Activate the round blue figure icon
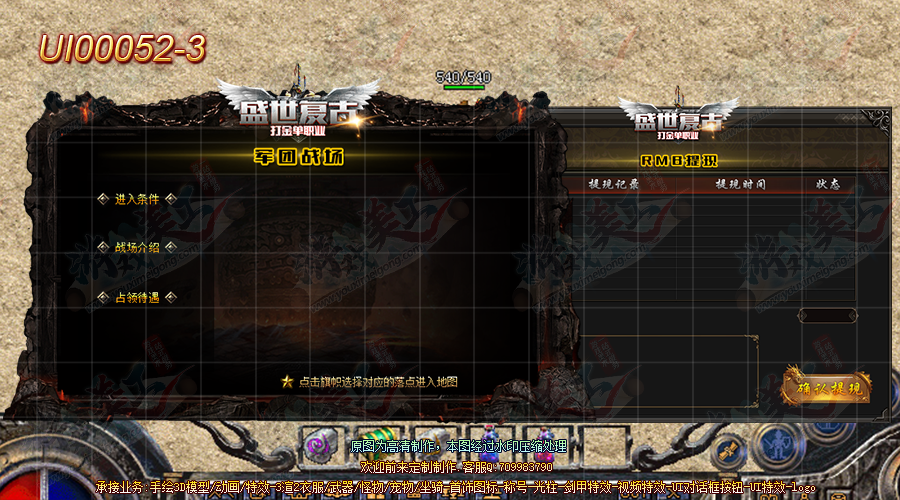This screenshot has height=500, width=900. (x=773, y=443)
